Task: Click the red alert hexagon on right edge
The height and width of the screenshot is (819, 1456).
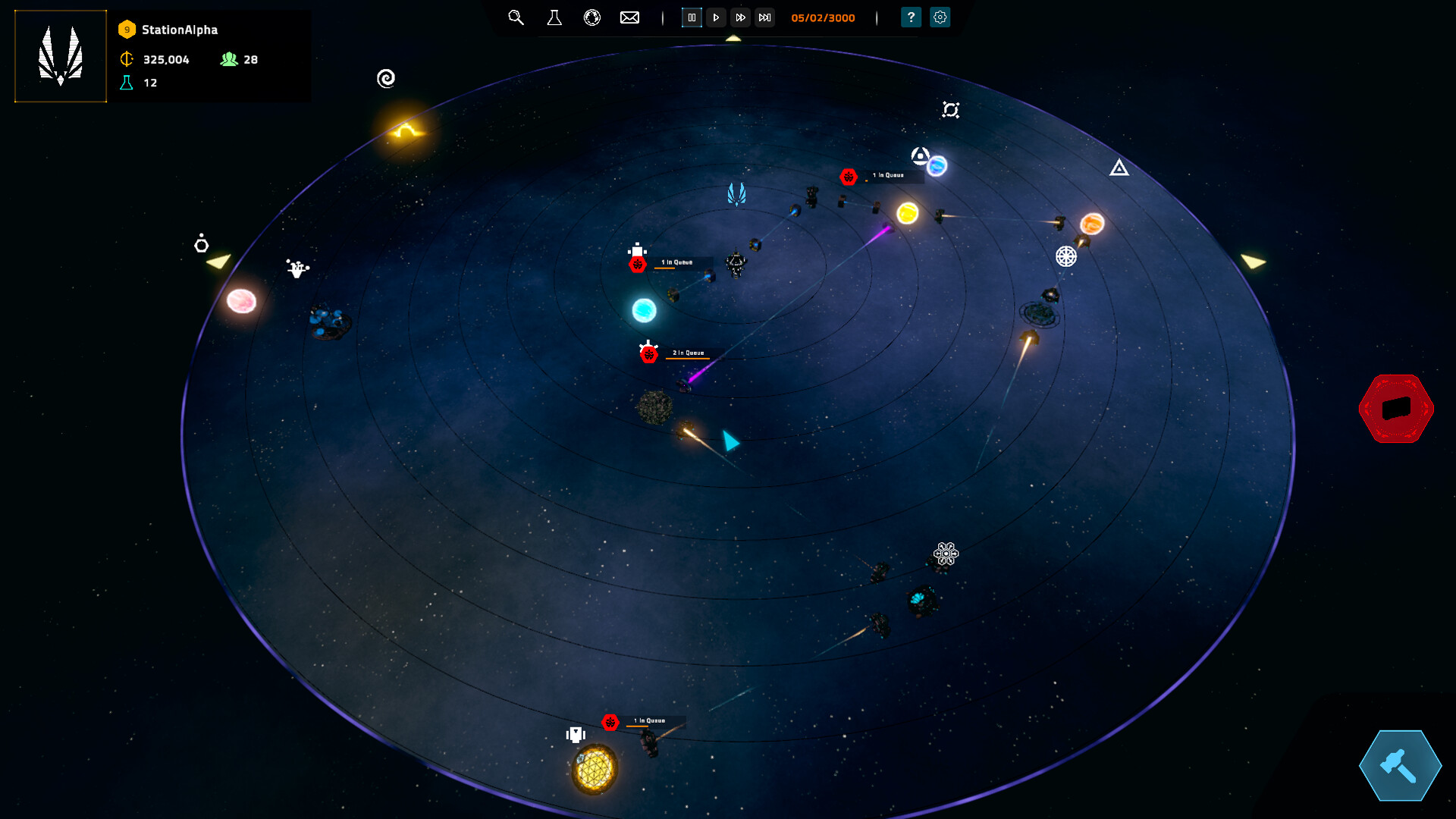Action: (x=1397, y=408)
